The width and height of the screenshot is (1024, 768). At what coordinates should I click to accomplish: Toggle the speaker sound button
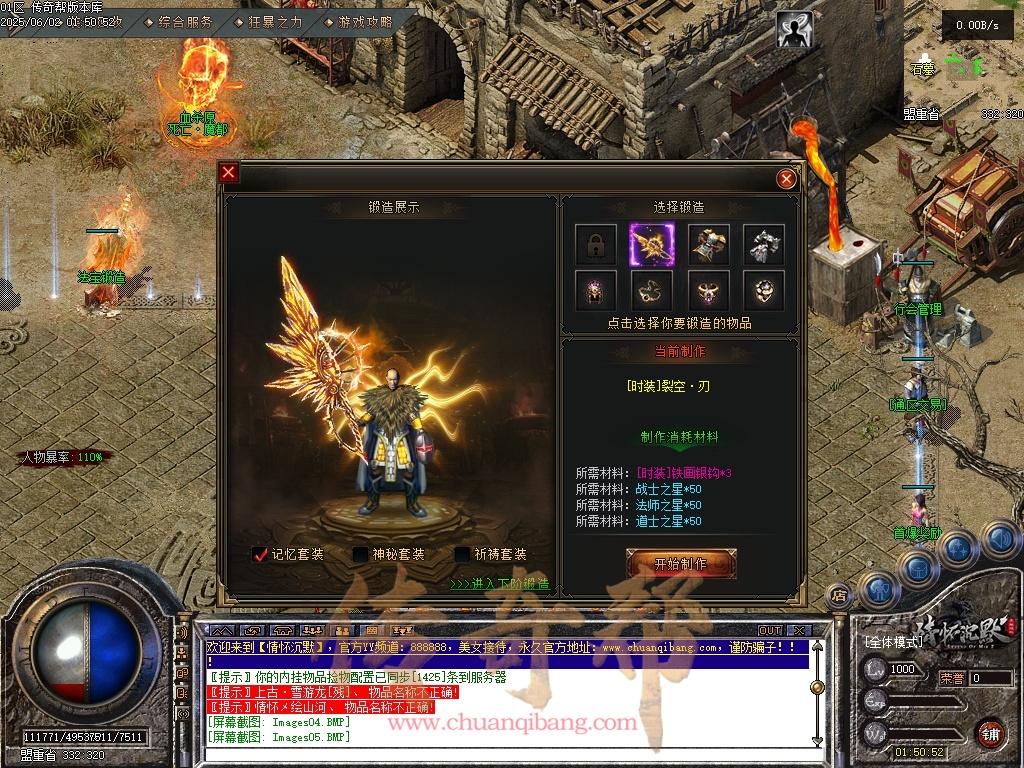click(1000, 540)
